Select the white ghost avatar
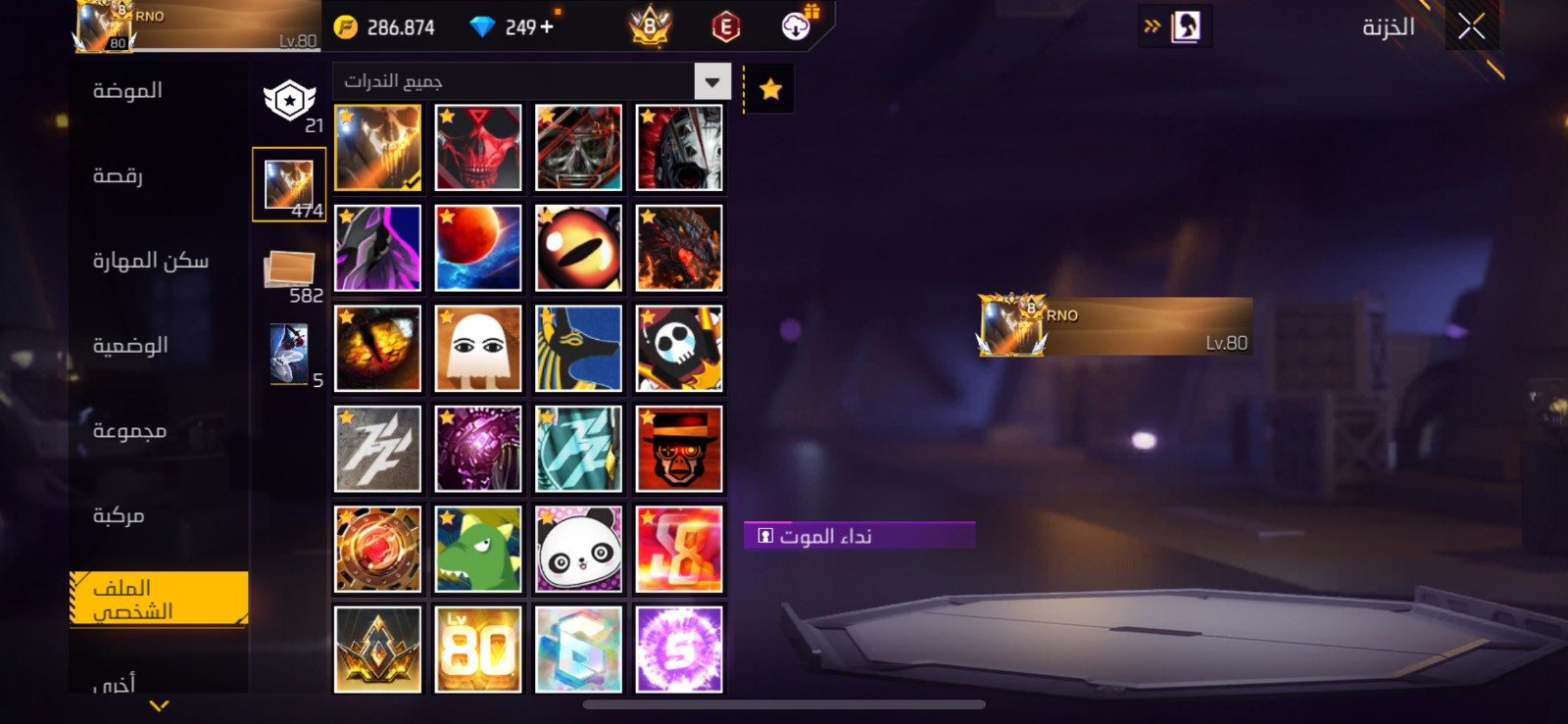The height and width of the screenshot is (724, 1568). (478, 349)
